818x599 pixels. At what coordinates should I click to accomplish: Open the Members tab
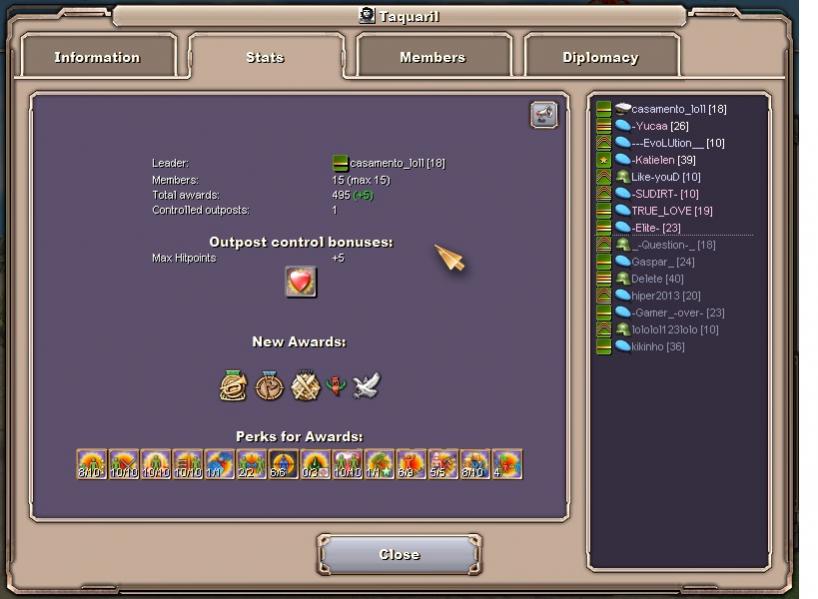pos(432,57)
